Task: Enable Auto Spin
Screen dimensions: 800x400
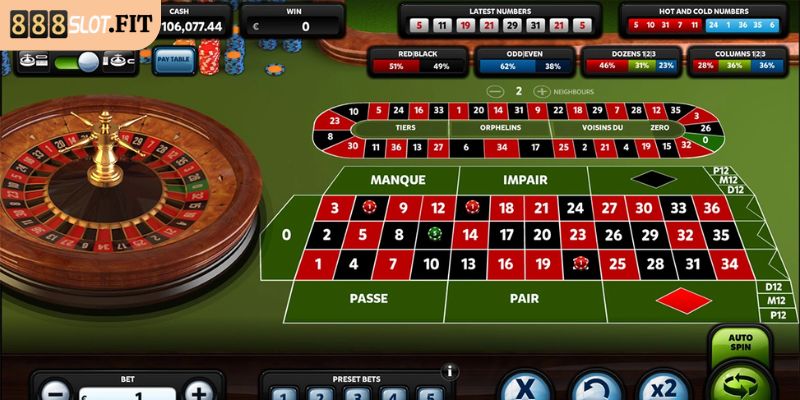Action: 740,343
